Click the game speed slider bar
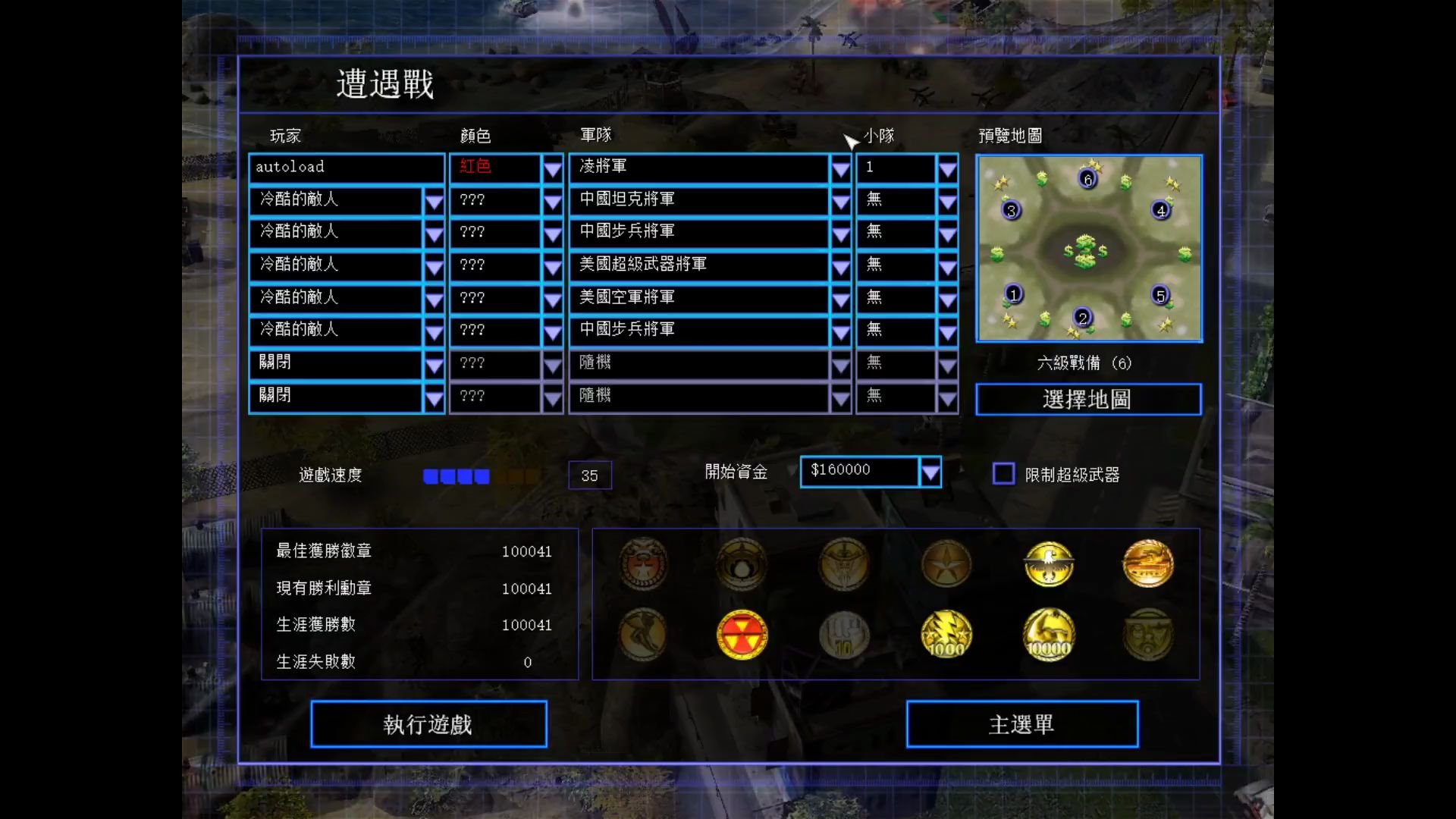 click(x=481, y=475)
